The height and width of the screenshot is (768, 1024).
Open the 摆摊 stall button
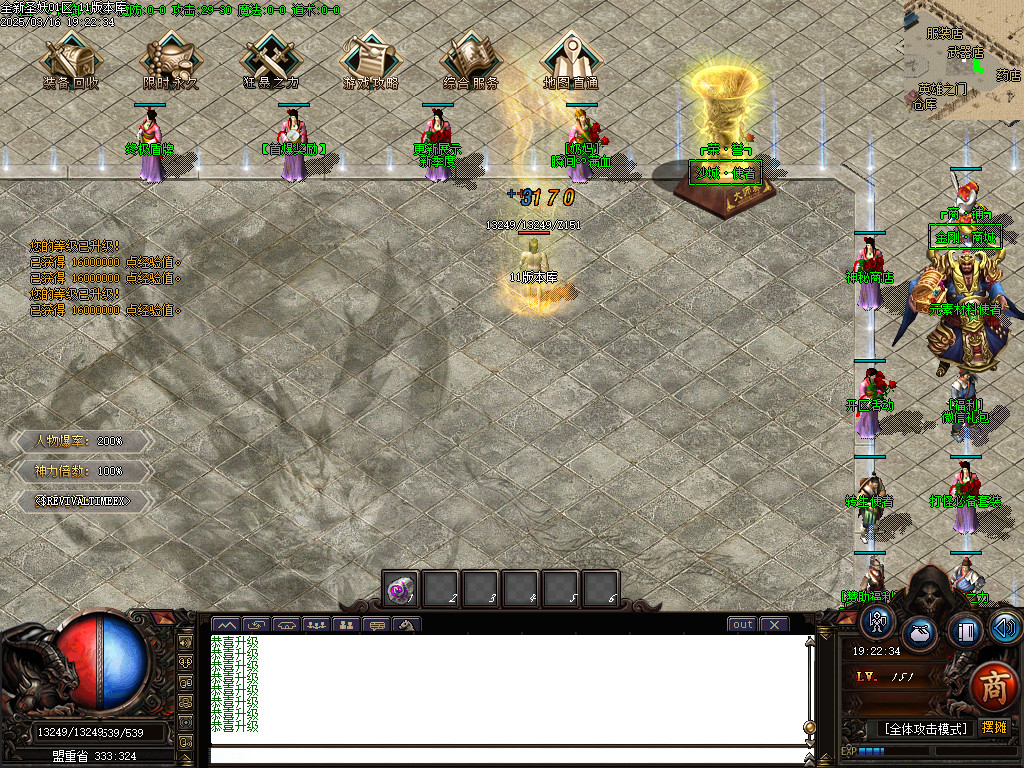point(994,727)
